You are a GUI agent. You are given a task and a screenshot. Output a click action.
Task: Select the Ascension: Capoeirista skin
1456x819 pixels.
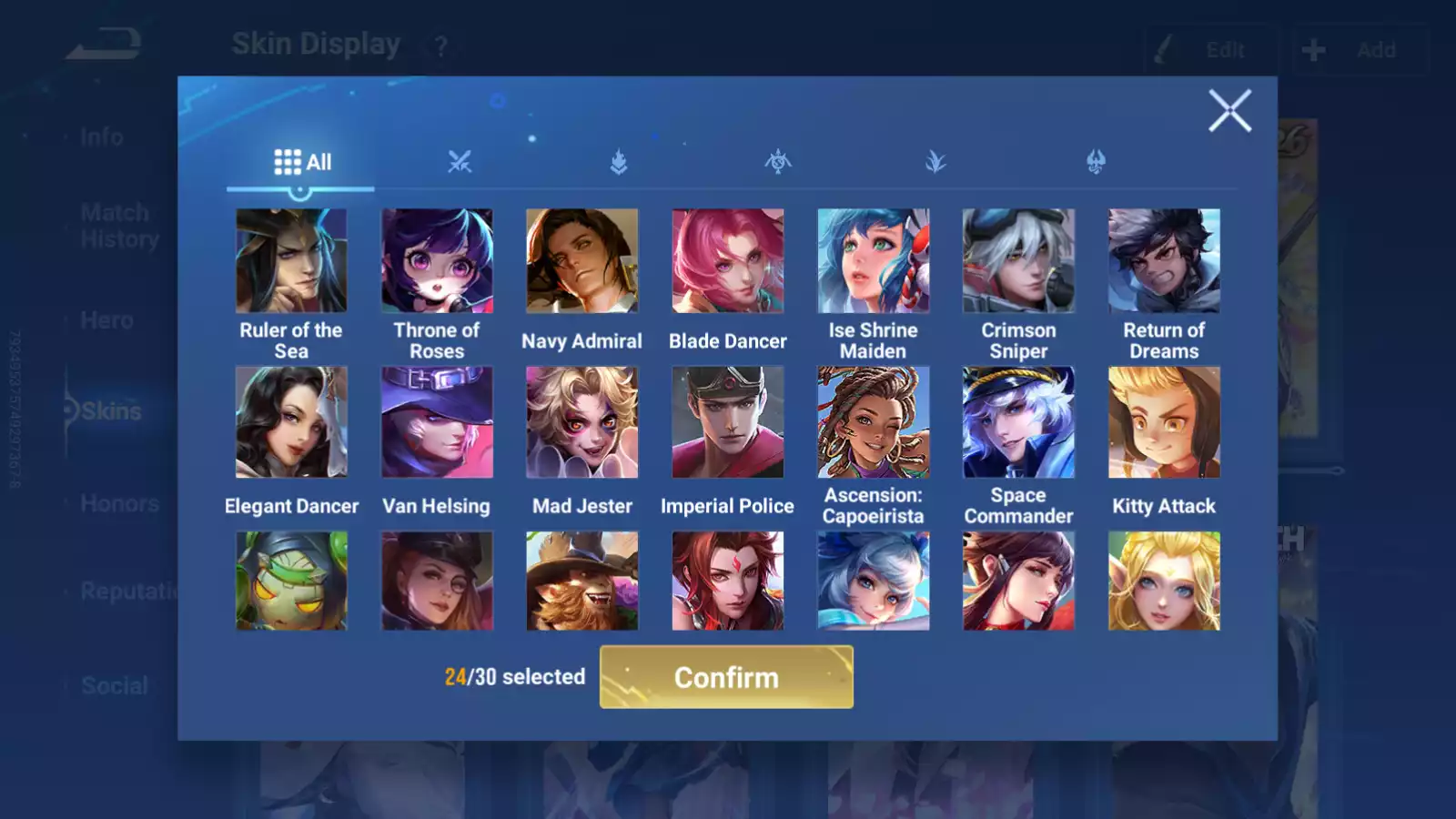click(x=873, y=422)
